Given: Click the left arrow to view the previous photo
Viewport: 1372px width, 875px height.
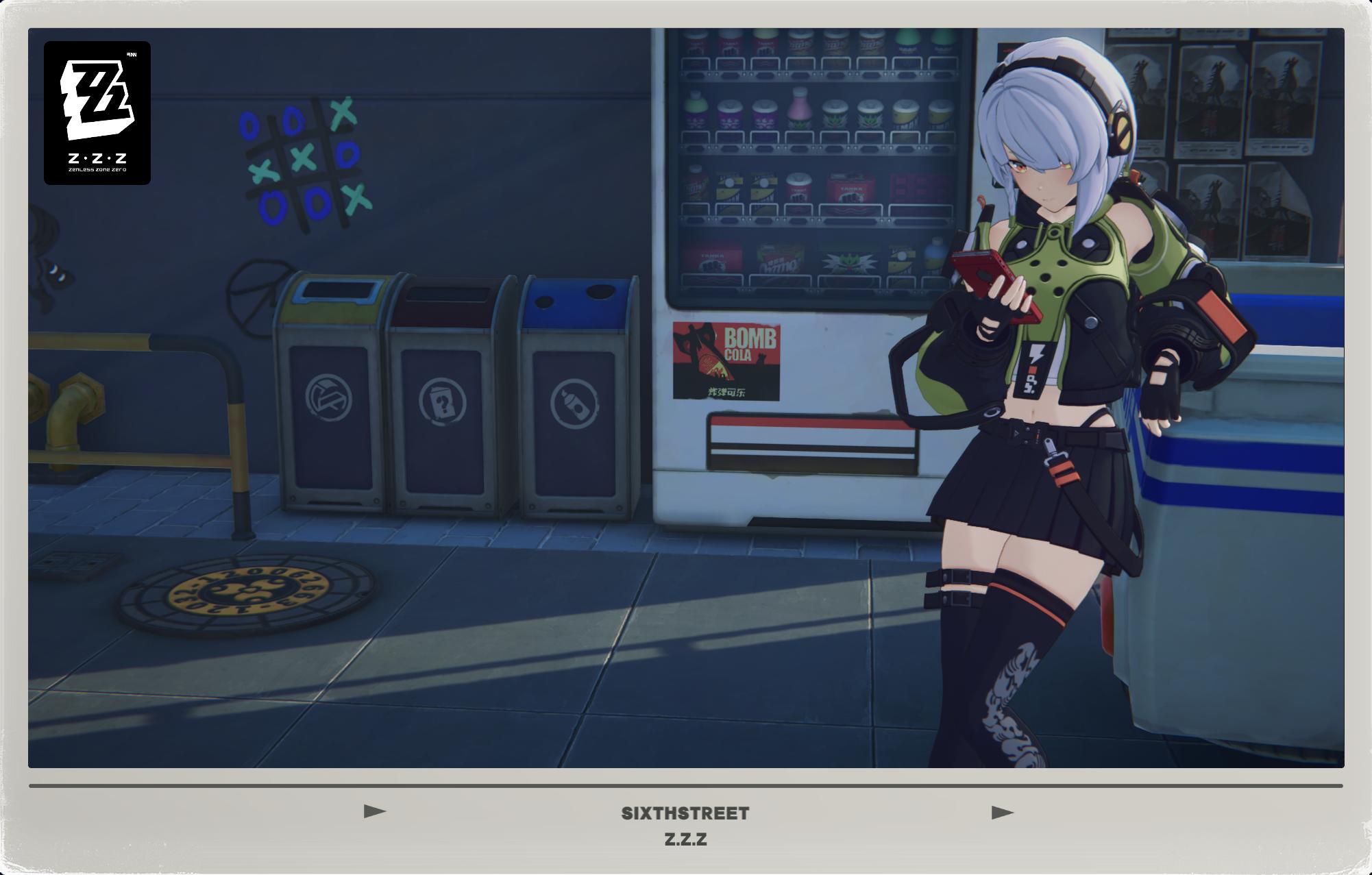Looking at the screenshot, I should click(373, 812).
